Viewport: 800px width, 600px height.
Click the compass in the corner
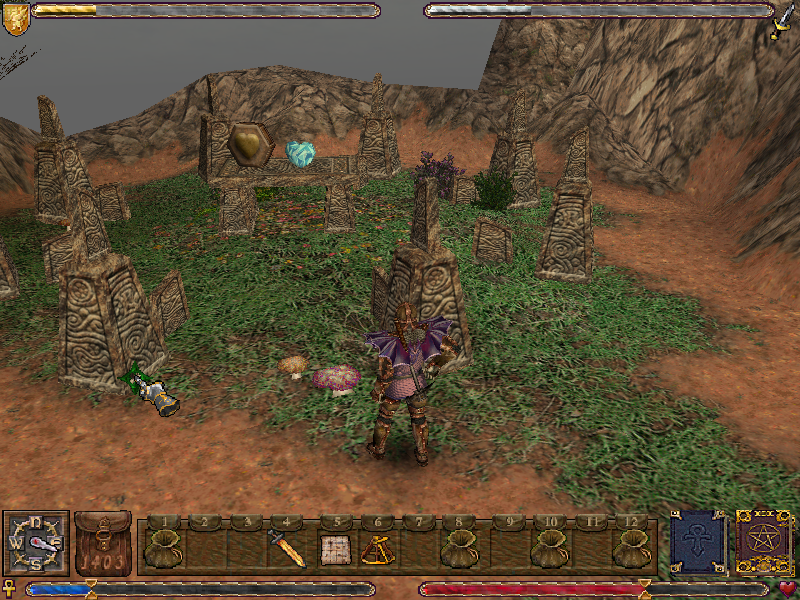pos(36,543)
